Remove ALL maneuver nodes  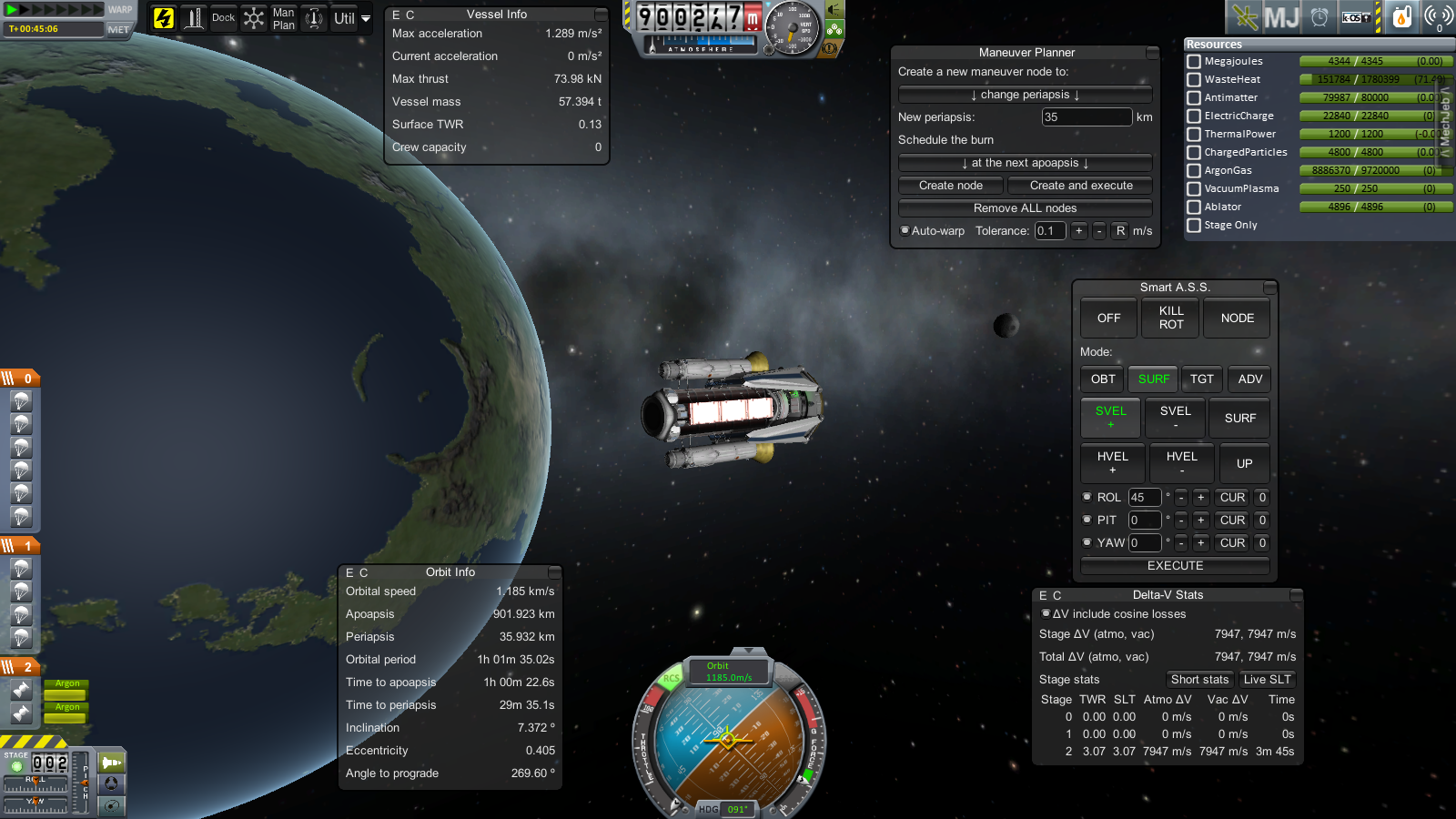[x=1025, y=208]
